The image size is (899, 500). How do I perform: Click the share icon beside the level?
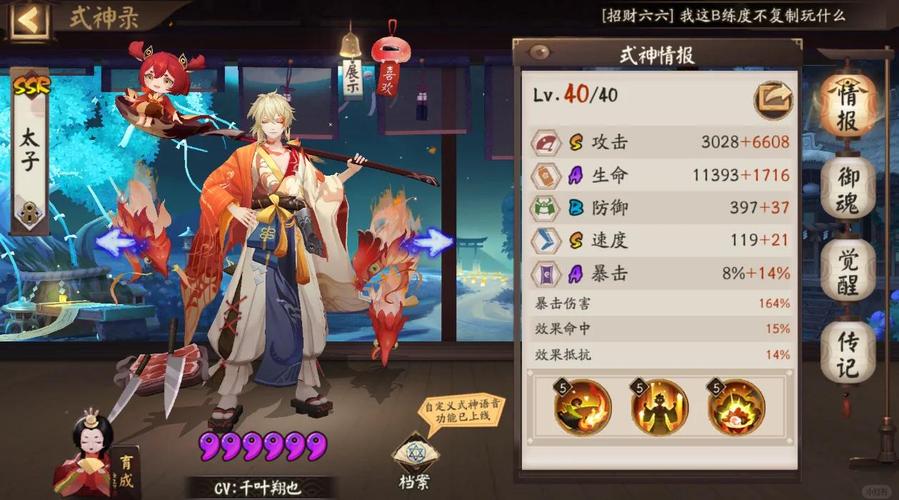pos(770,97)
